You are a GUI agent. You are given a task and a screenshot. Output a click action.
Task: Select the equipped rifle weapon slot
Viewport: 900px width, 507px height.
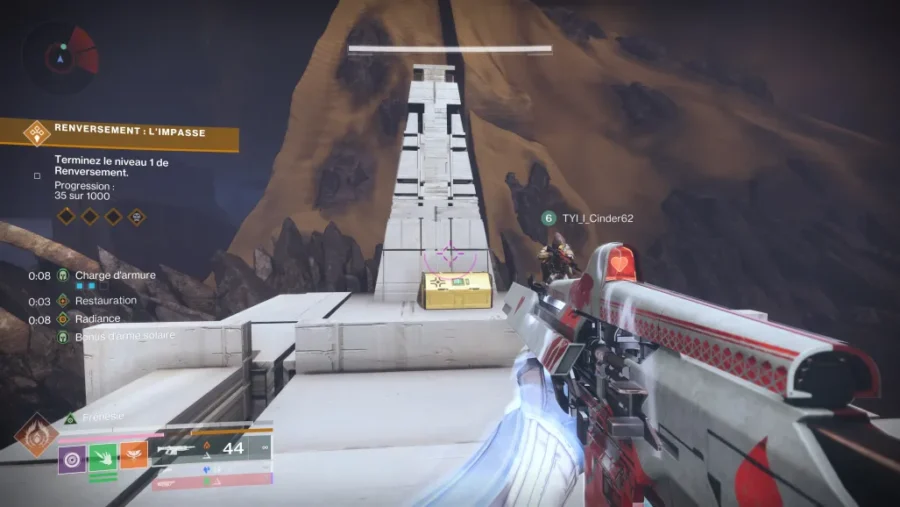210,449
